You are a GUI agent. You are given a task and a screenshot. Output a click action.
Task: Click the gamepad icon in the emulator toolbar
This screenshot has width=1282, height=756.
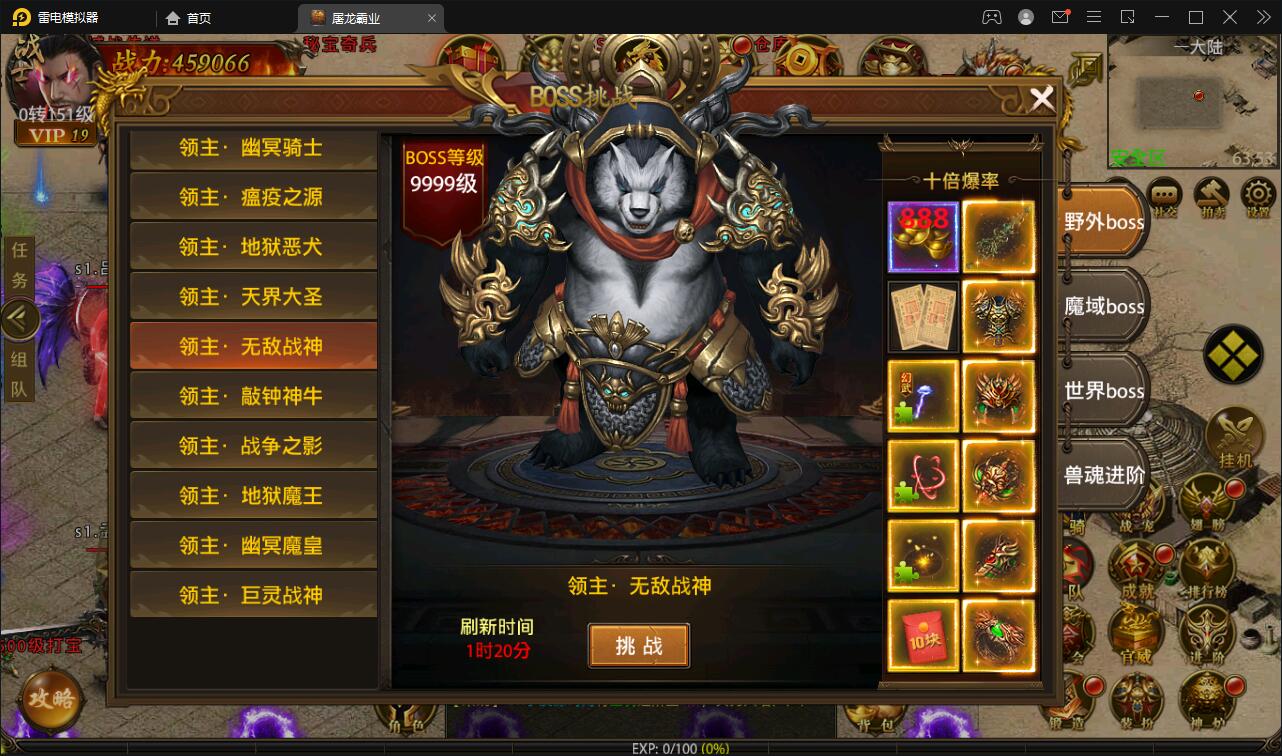(x=991, y=17)
